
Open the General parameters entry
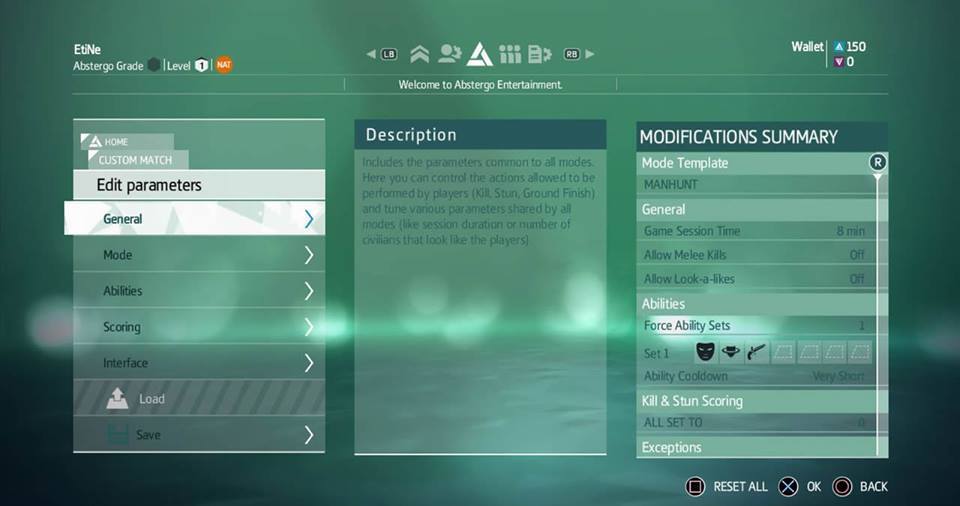tap(195, 219)
